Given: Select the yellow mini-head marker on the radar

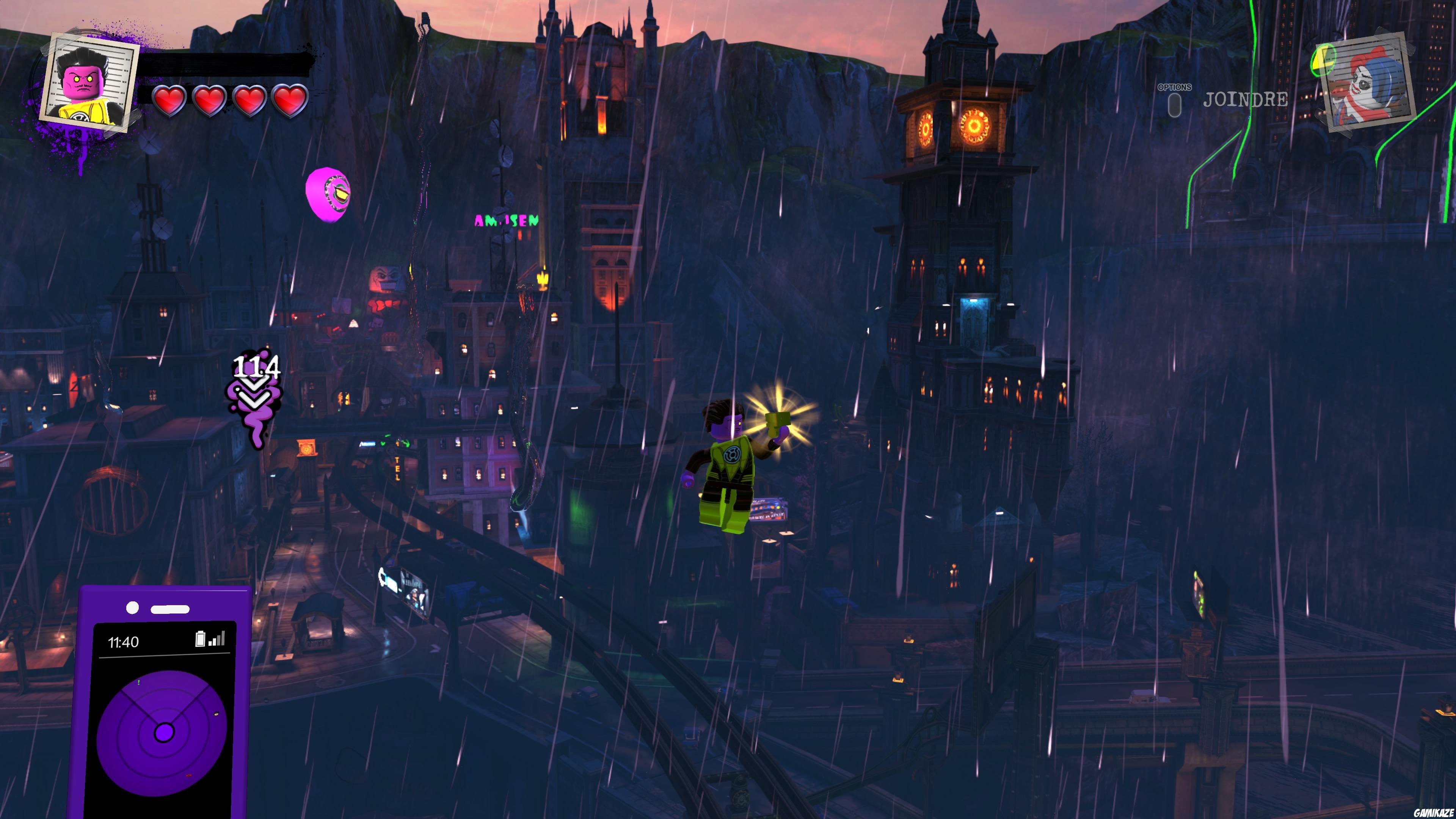Looking at the screenshot, I should point(216,714).
